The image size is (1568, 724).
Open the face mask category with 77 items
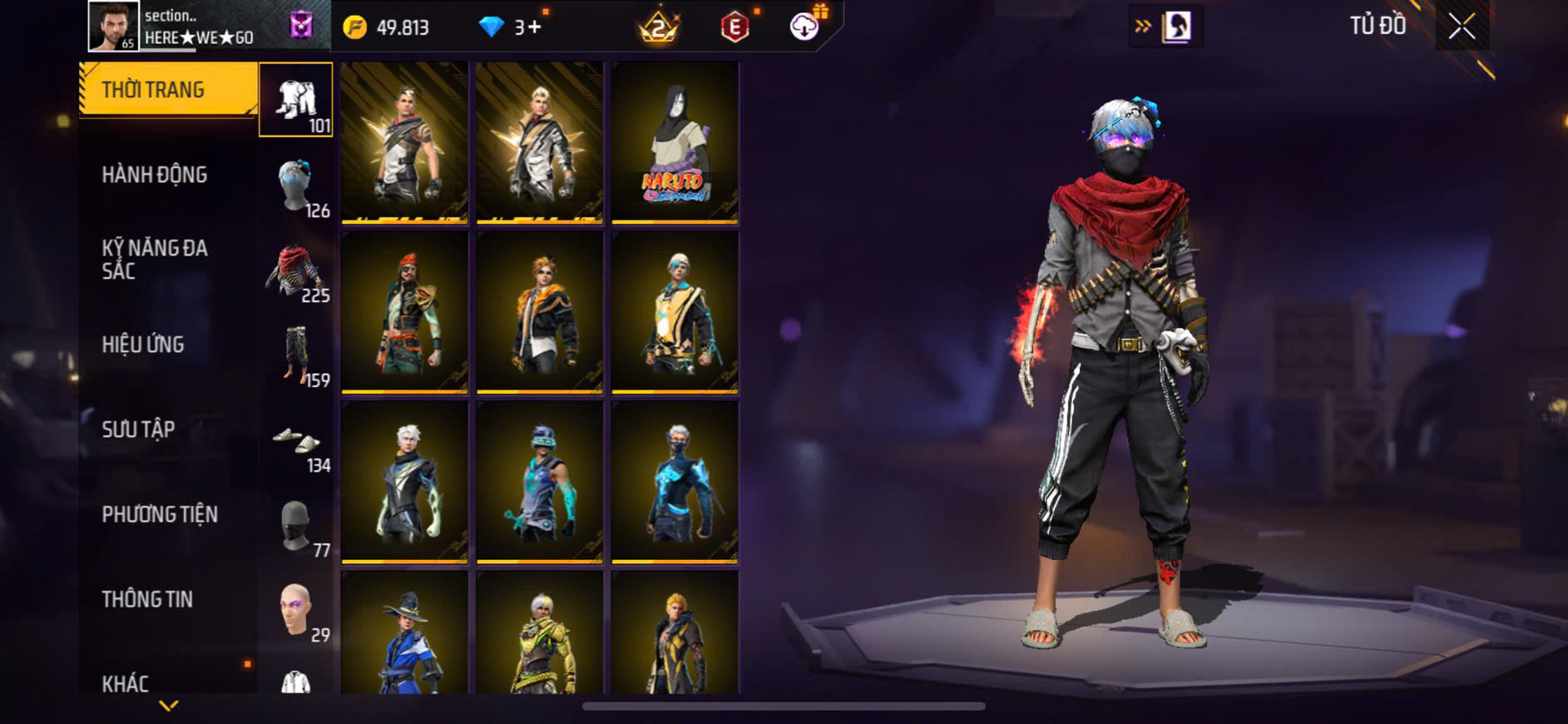[296, 524]
